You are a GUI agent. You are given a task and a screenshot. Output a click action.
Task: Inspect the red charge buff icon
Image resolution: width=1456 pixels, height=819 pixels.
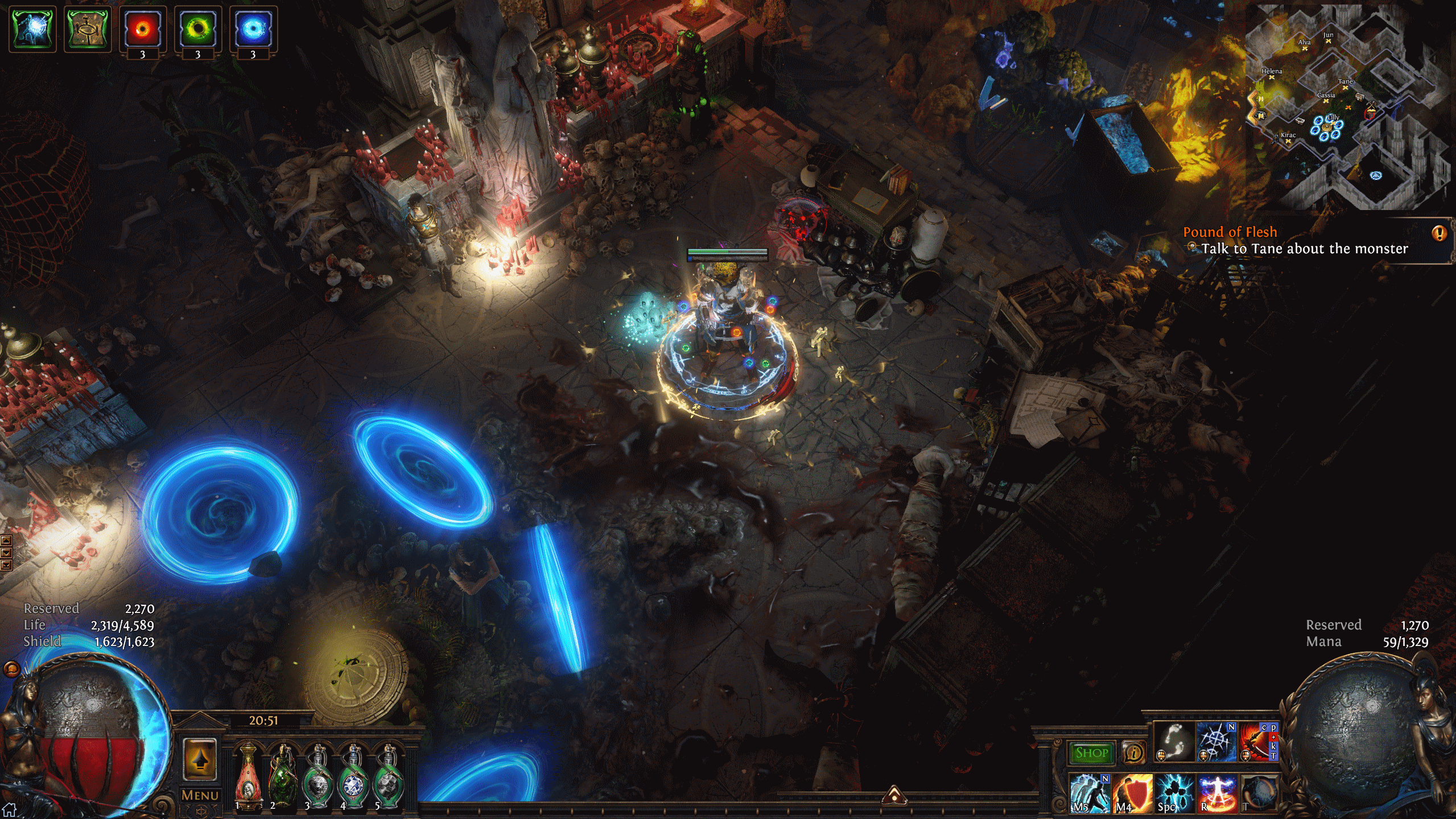(x=142, y=30)
